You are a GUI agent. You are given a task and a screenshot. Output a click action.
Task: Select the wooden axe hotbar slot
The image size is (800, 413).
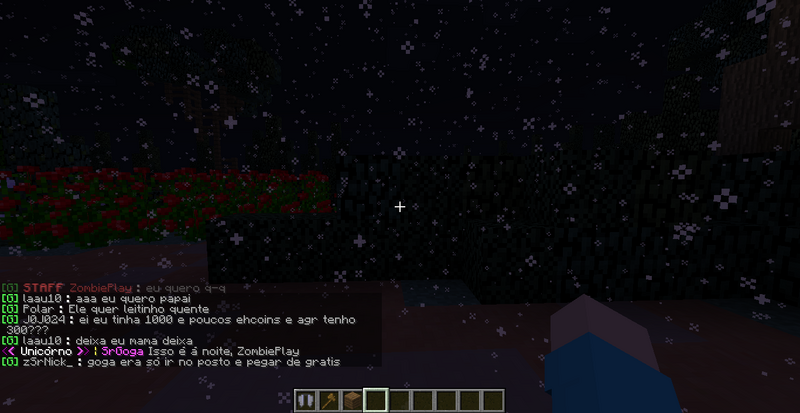[x=326, y=400]
